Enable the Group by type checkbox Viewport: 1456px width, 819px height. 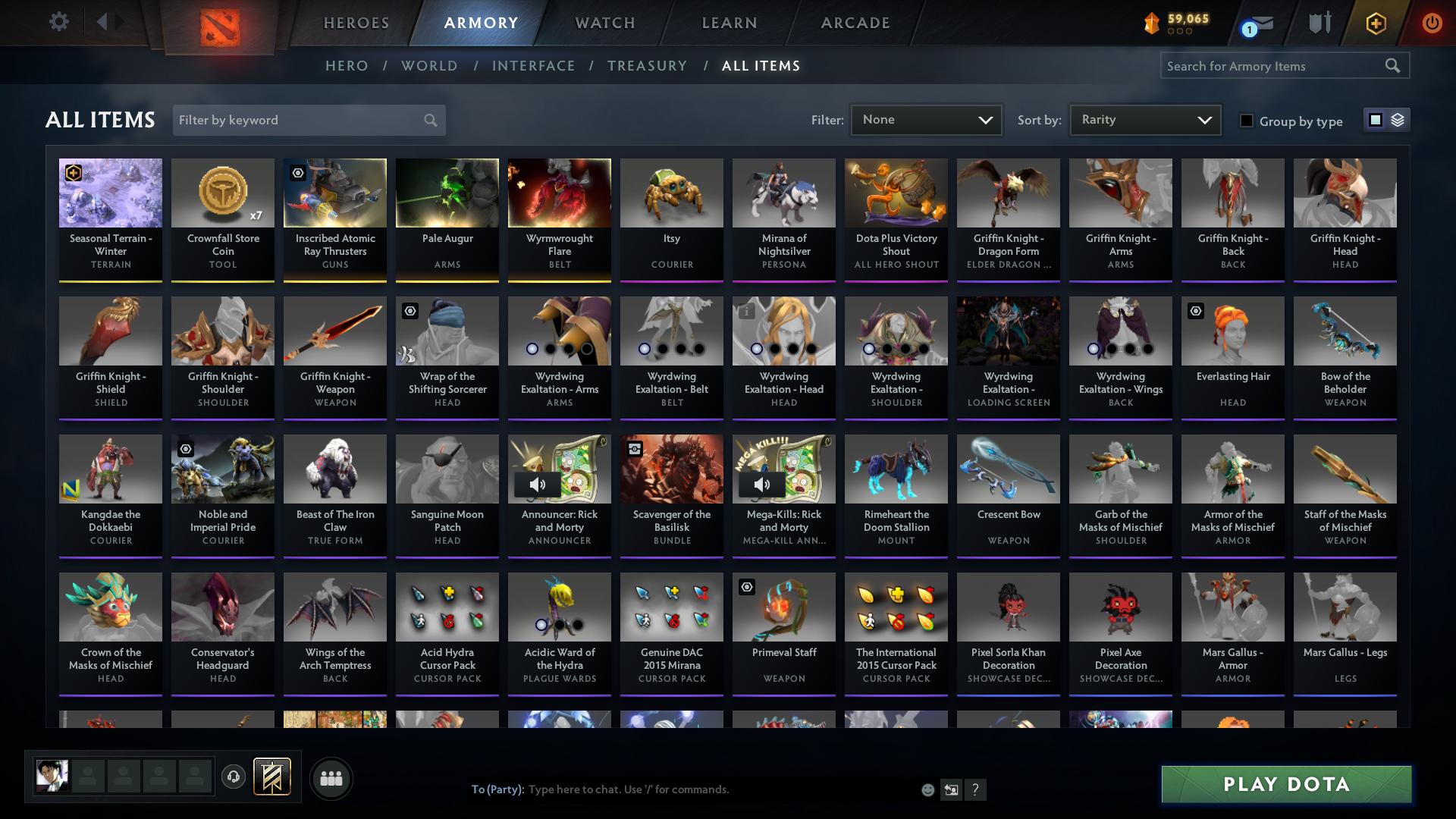(x=1247, y=121)
